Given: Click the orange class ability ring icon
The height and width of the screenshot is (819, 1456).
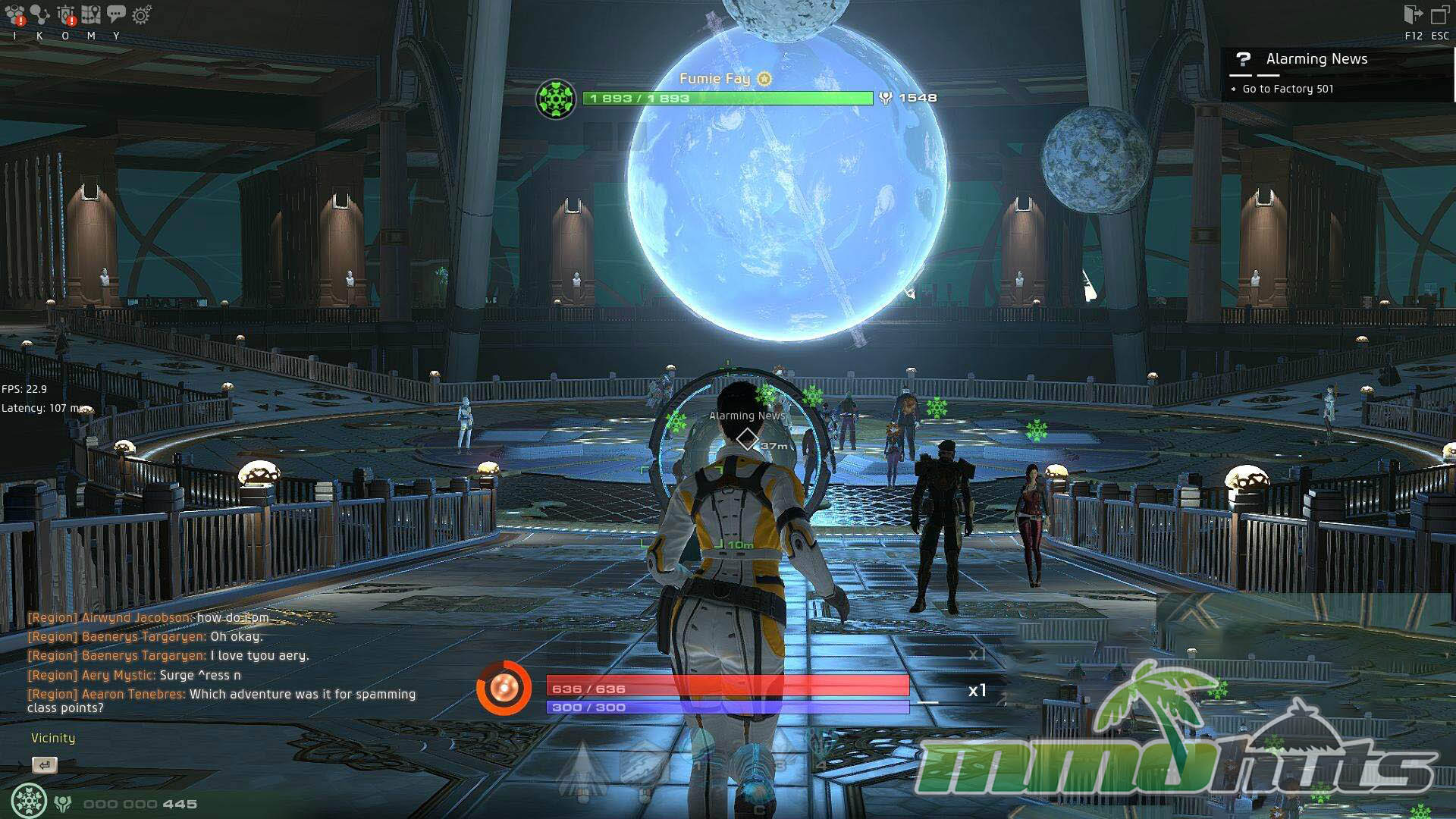Looking at the screenshot, I should pos(504,689).
